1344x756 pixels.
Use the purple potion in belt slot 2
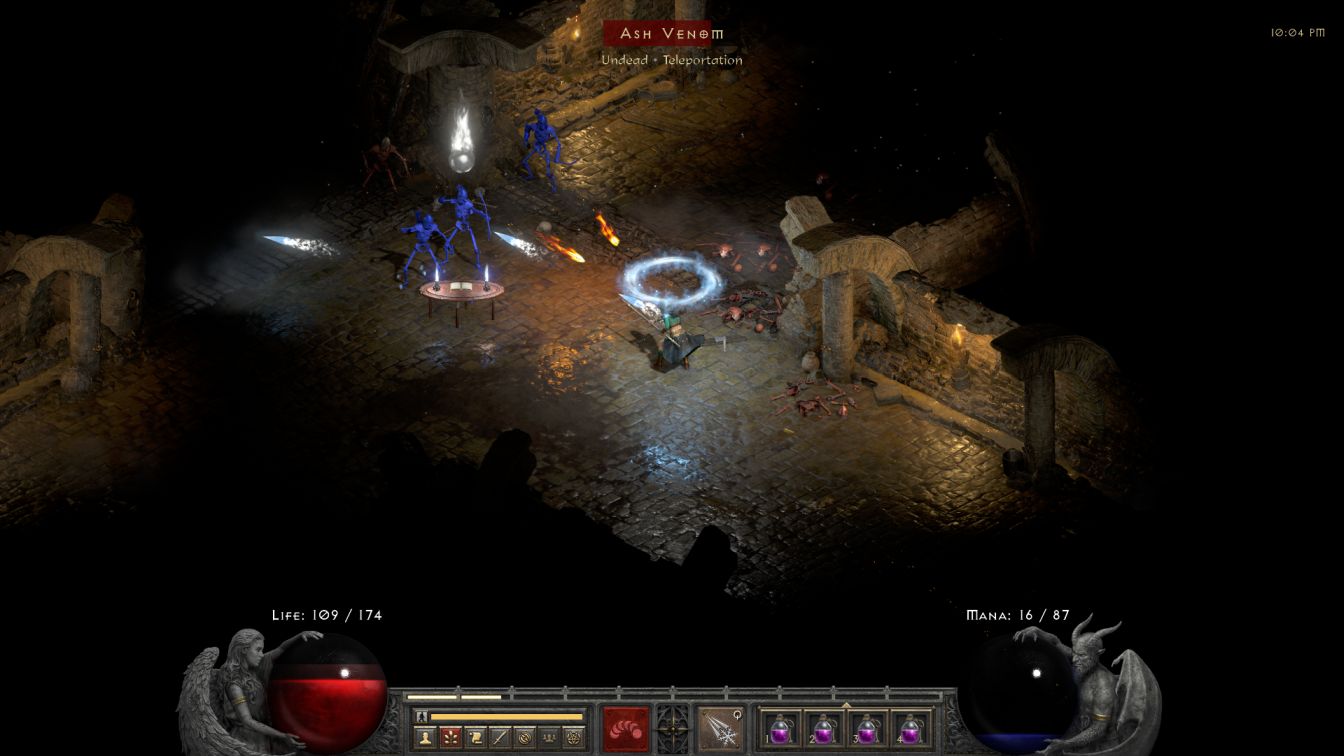(824, 728)
